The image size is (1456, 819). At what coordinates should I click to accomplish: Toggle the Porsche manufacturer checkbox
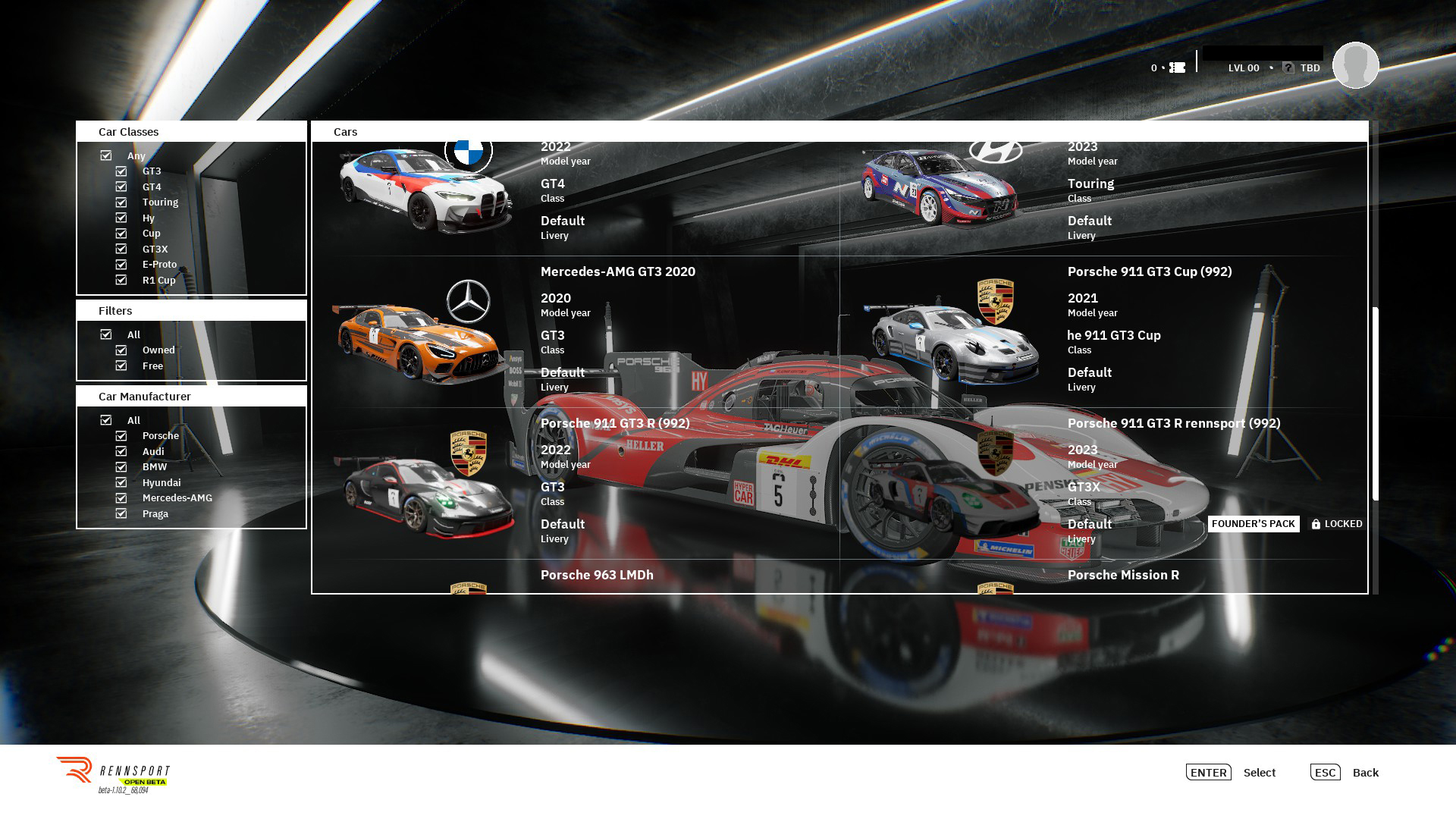(121, 436)
